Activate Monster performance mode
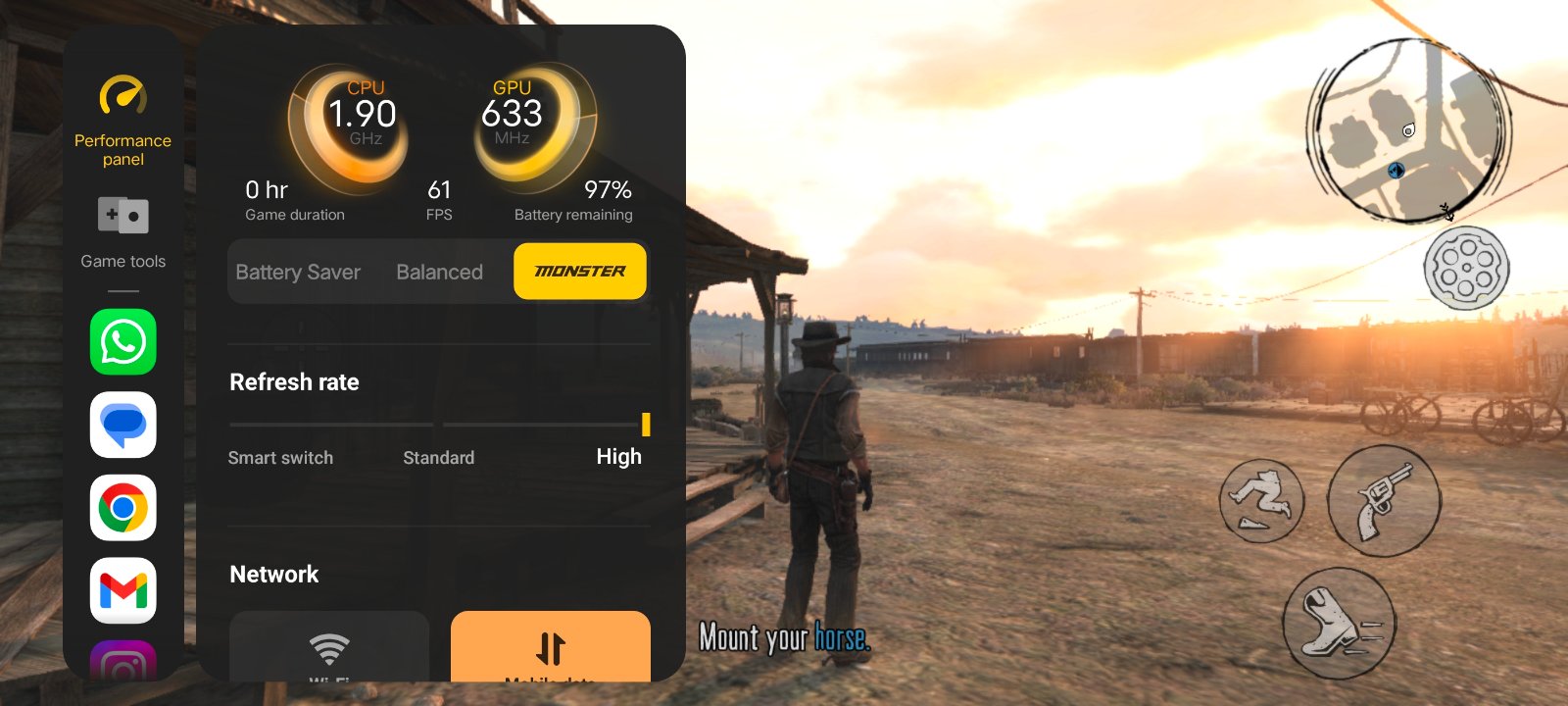 pos(579,272)
